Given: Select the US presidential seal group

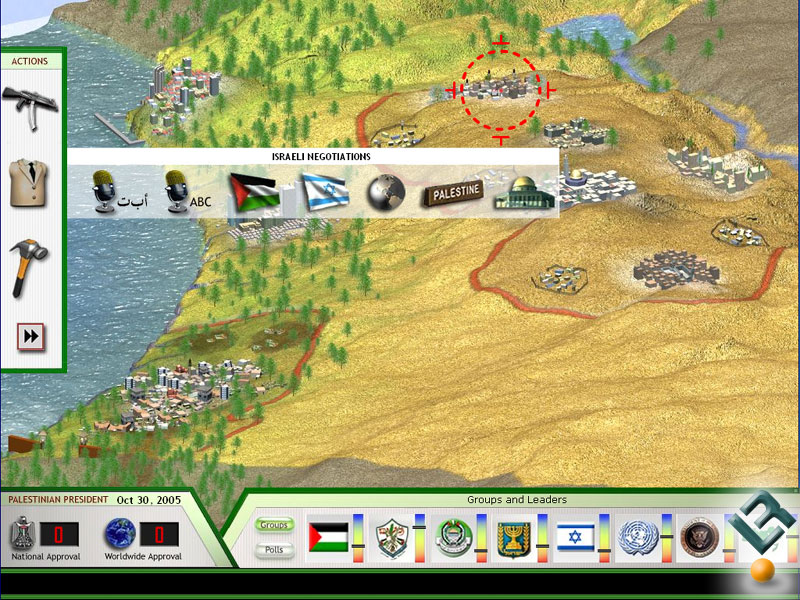Looking at the screenshot, I should [x=697, y=538].
